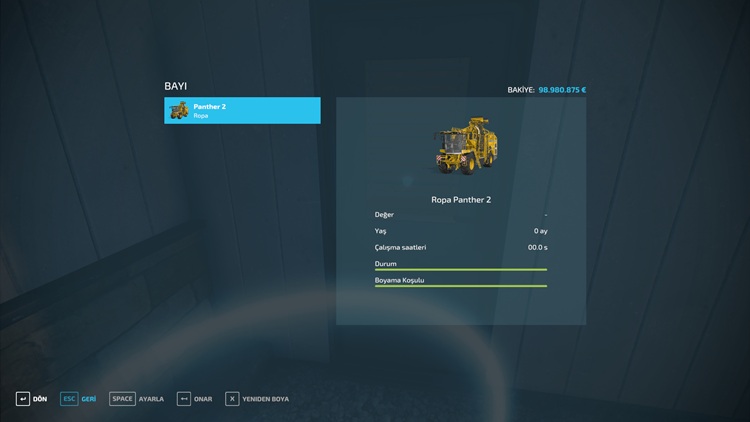
Task: Click the Dön confirm button
Action: coord(31,399)
